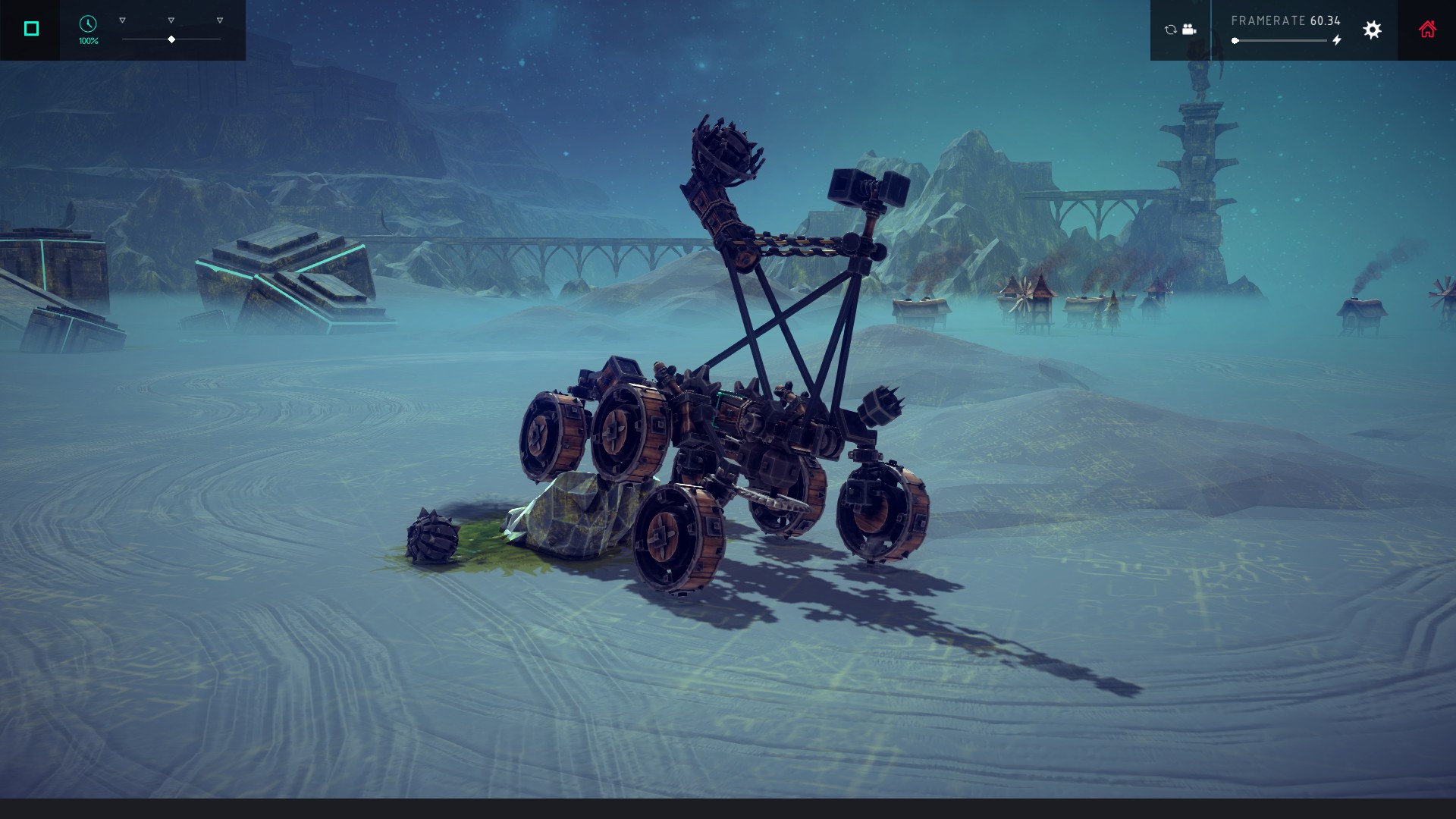Stop the simulation with the cyan square button
The image size is (1456, 819).
pos(31,29)
